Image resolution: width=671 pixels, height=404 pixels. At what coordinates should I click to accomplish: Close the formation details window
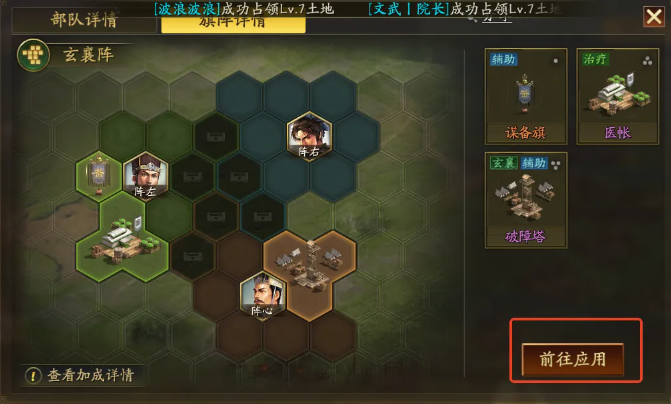coord(652,16)
